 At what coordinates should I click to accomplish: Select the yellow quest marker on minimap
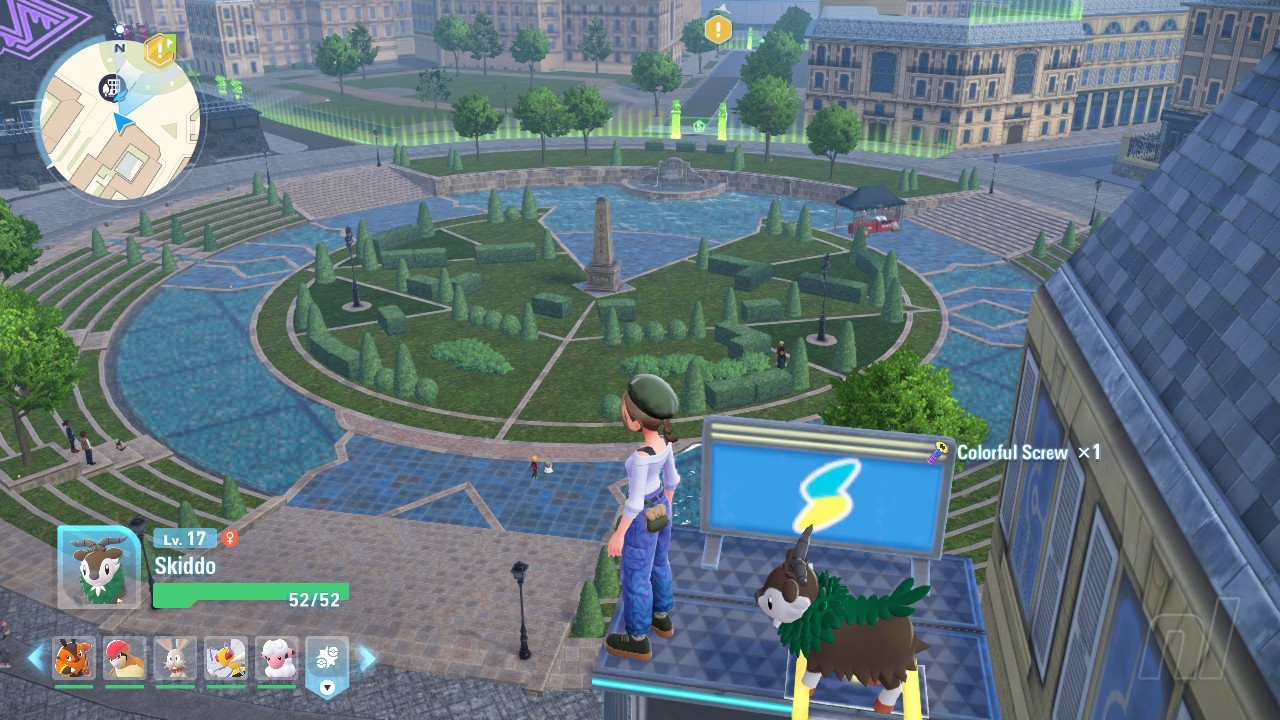click(159, 50)
